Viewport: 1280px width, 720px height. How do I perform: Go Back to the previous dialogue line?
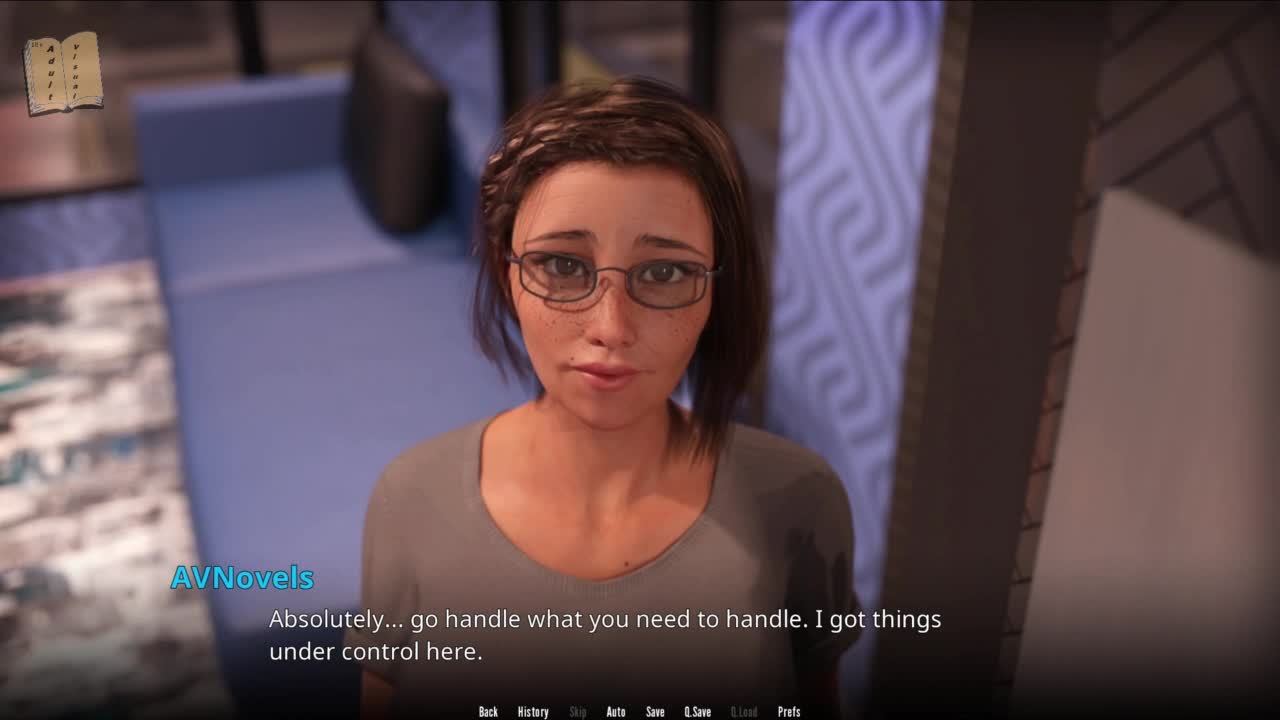point(488,712)
